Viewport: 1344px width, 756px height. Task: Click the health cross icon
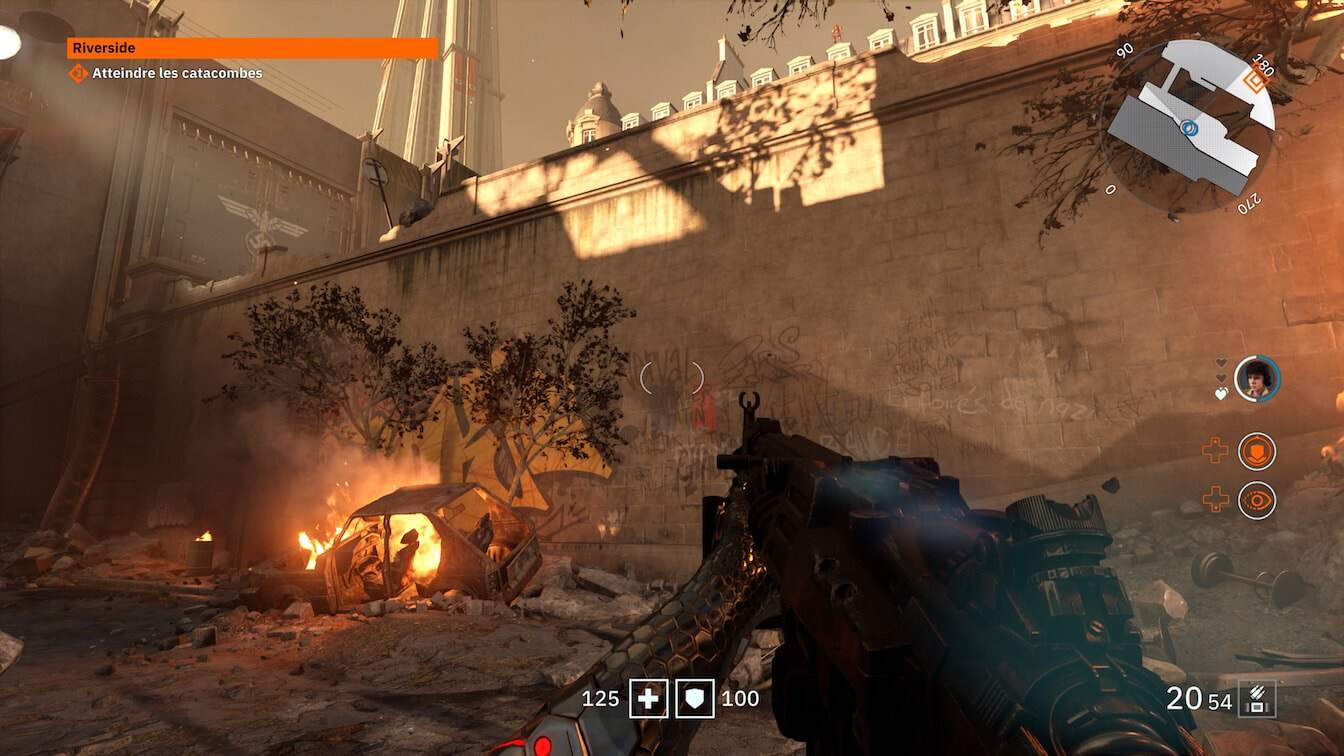coord(648,699)
